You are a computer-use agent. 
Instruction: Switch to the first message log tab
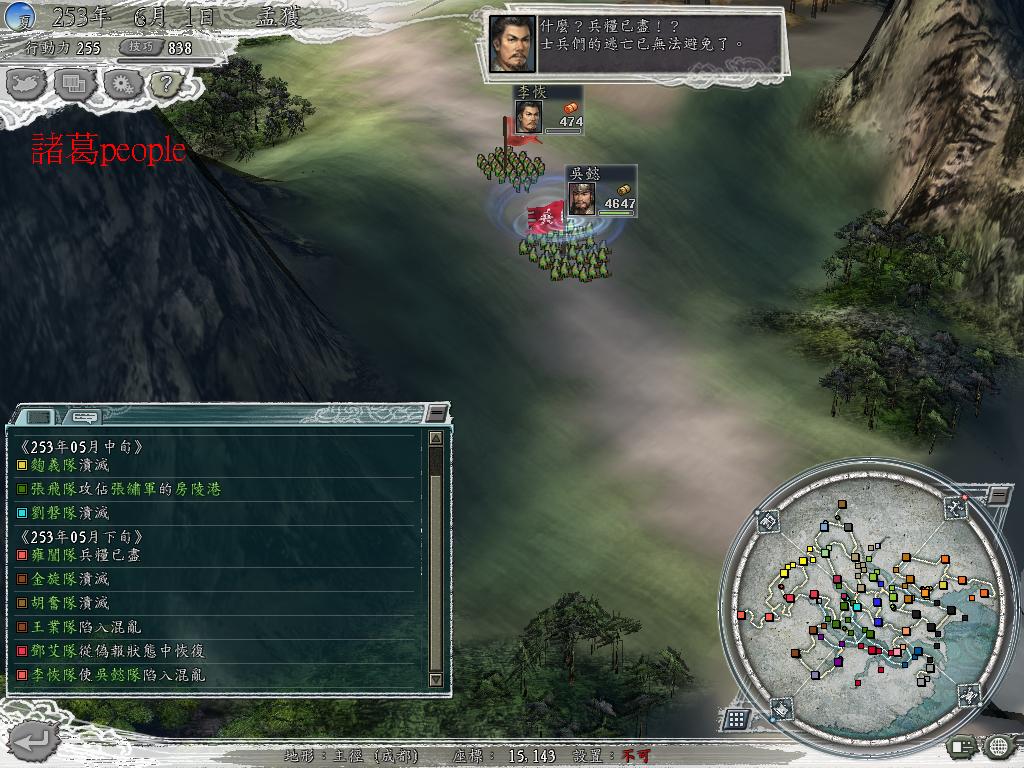pyautogui.click(x=38, y=416)
